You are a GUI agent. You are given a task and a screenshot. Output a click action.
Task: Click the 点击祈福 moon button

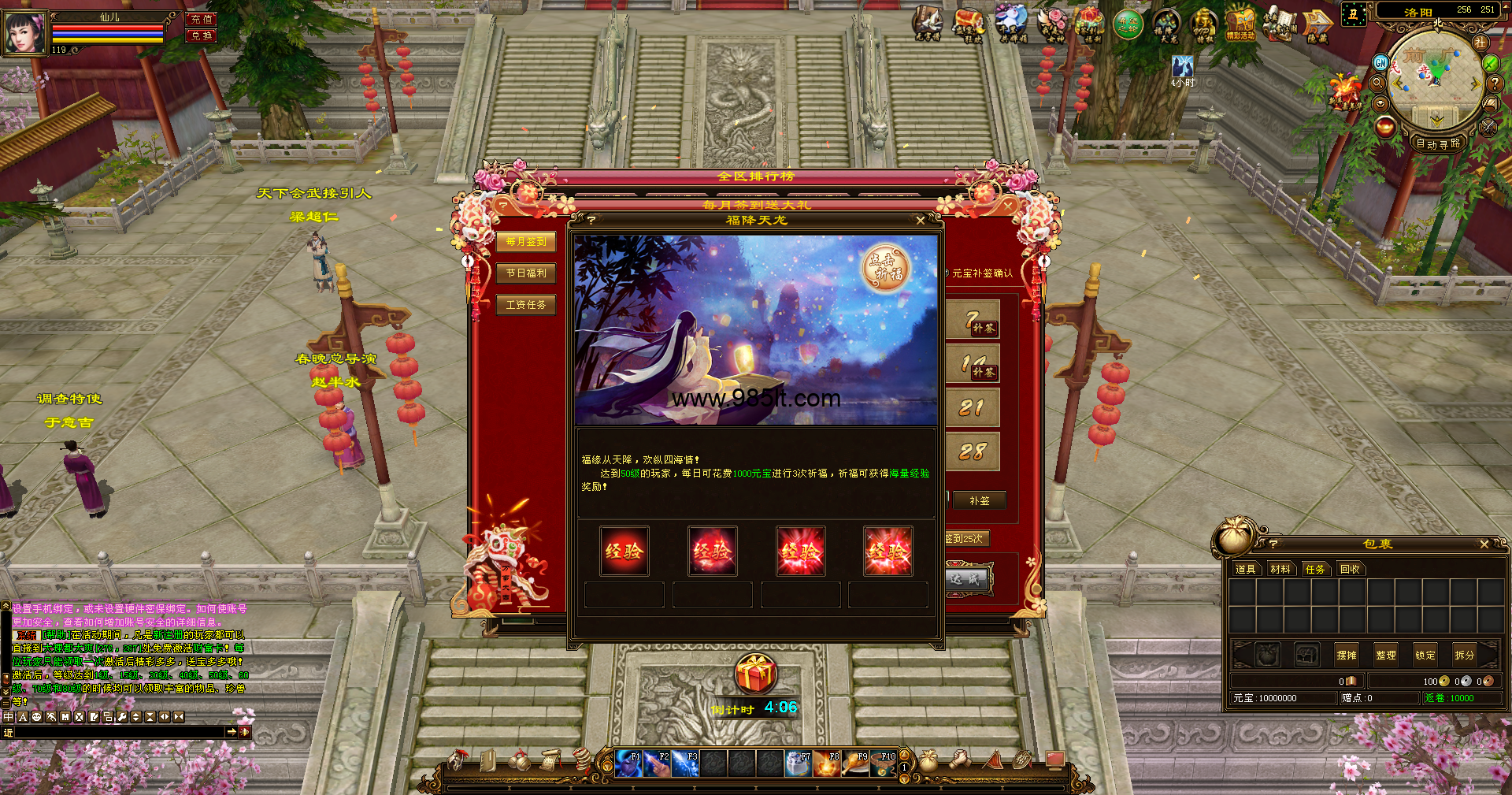pos(886,267)
